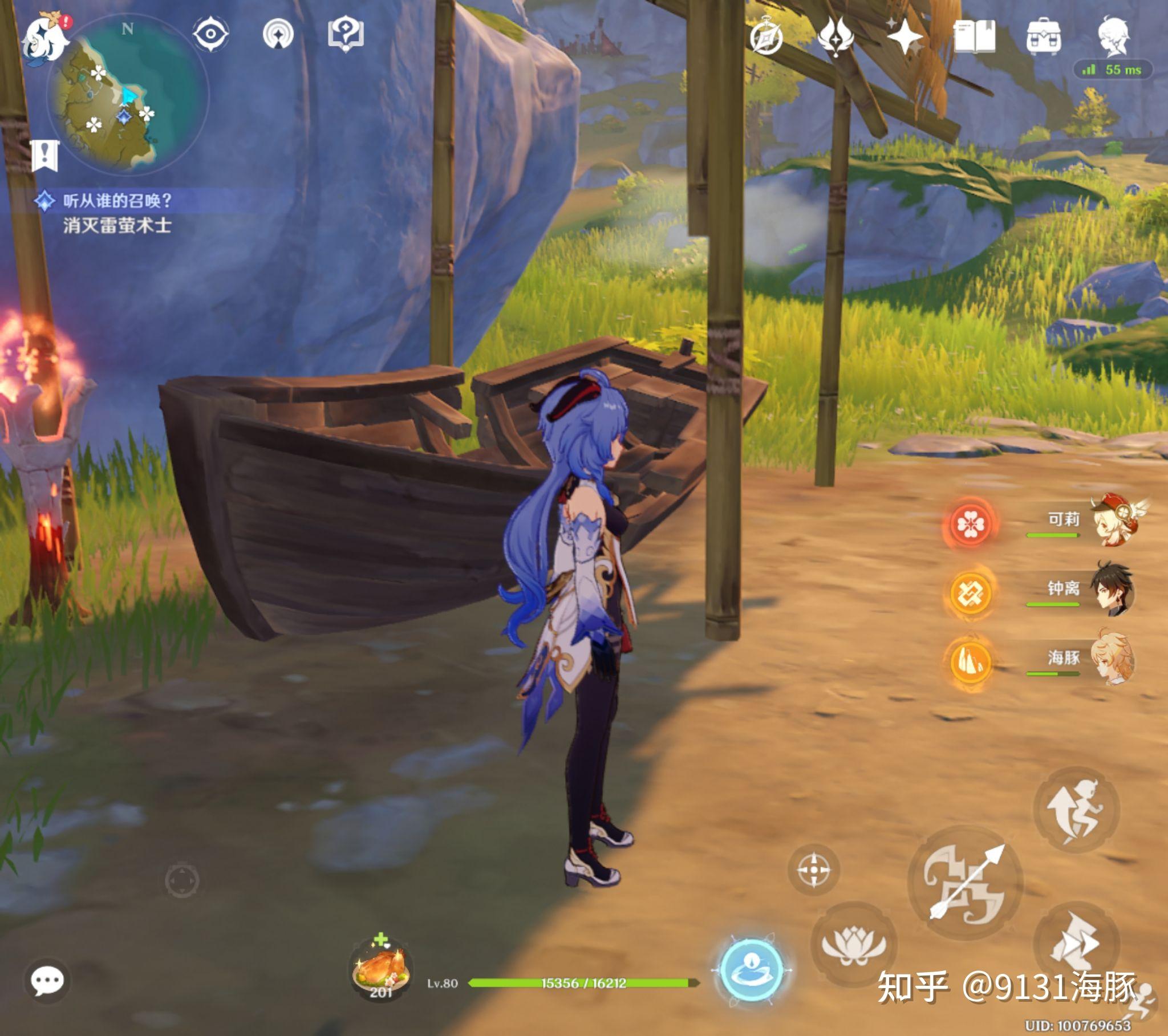Switch to party member 海豚
1168x1036 pixels.
(x=1112, y=659)
